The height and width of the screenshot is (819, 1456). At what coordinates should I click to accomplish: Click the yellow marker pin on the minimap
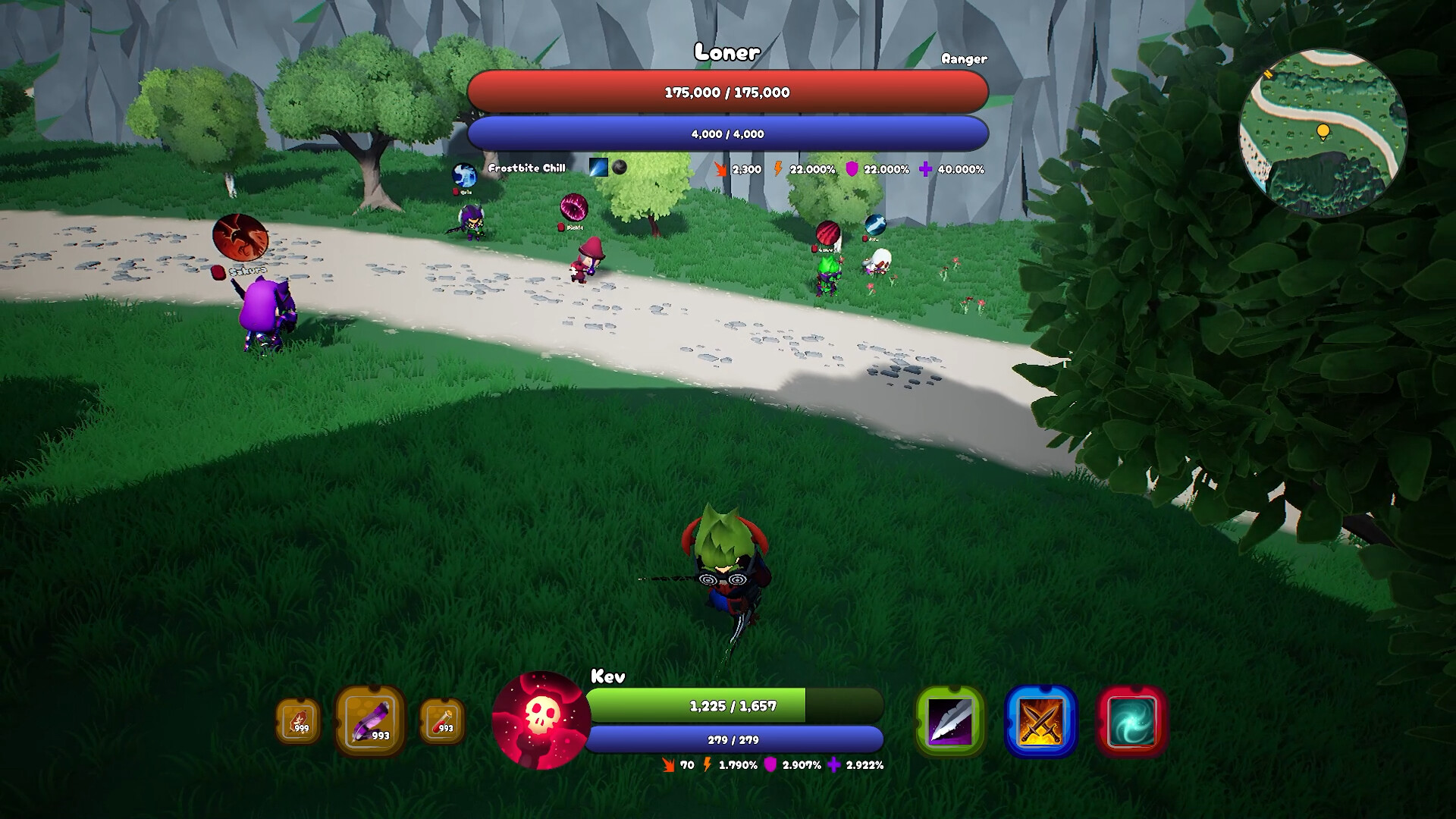pyautogui.click(x=1323, y=132)
